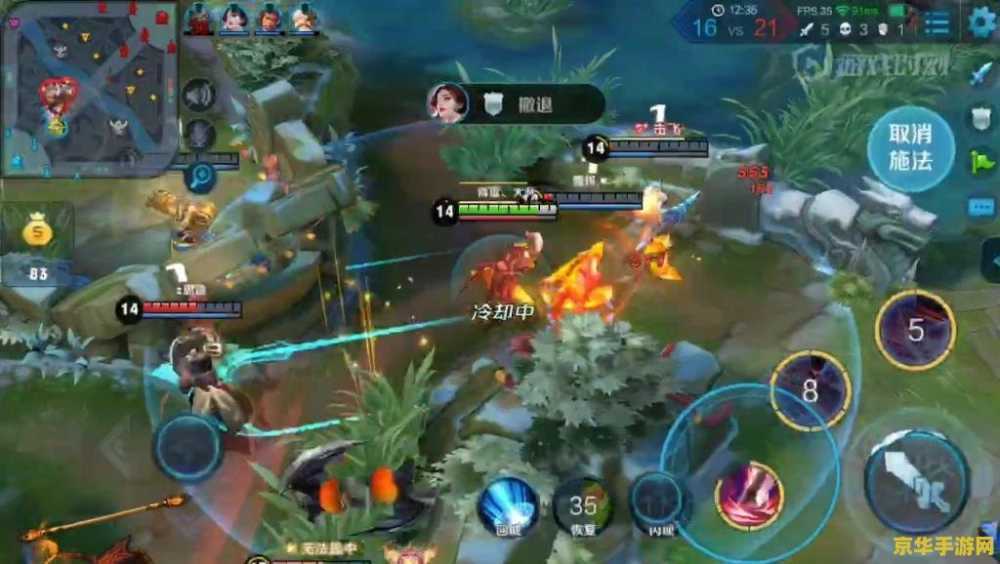Show the scoreboard list panel
Screen dimensions: 1000x564
pos(937,22)
